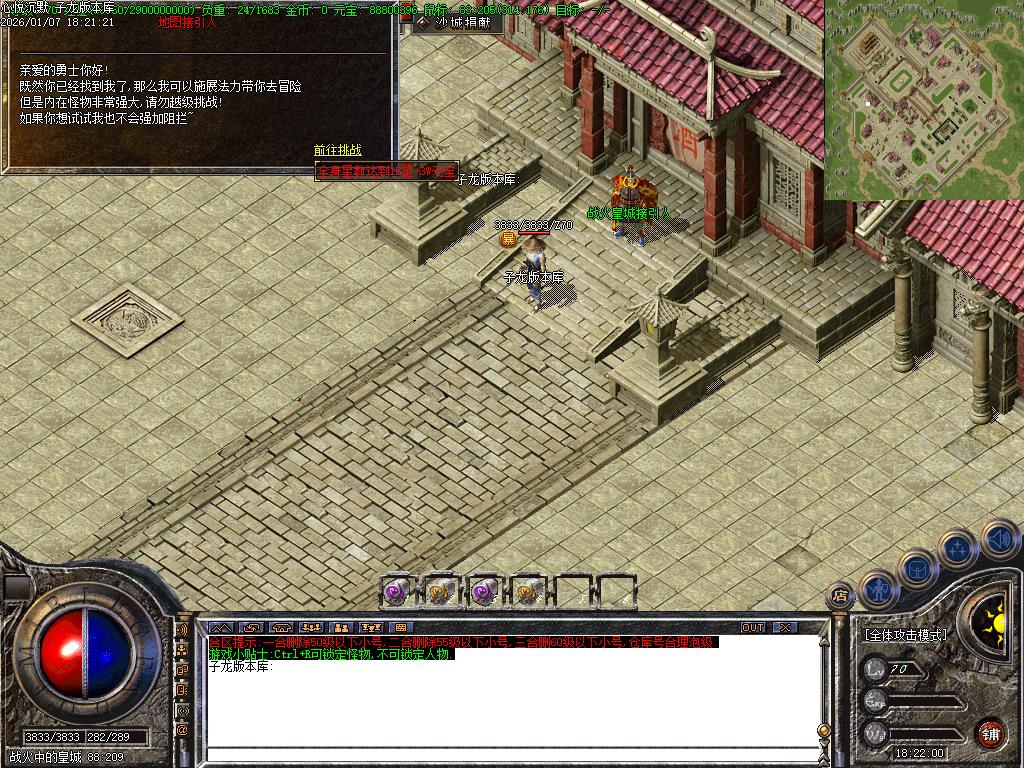Open the 店 shop icon
This screenshot has height=768, width=1024.
[840, 596]
